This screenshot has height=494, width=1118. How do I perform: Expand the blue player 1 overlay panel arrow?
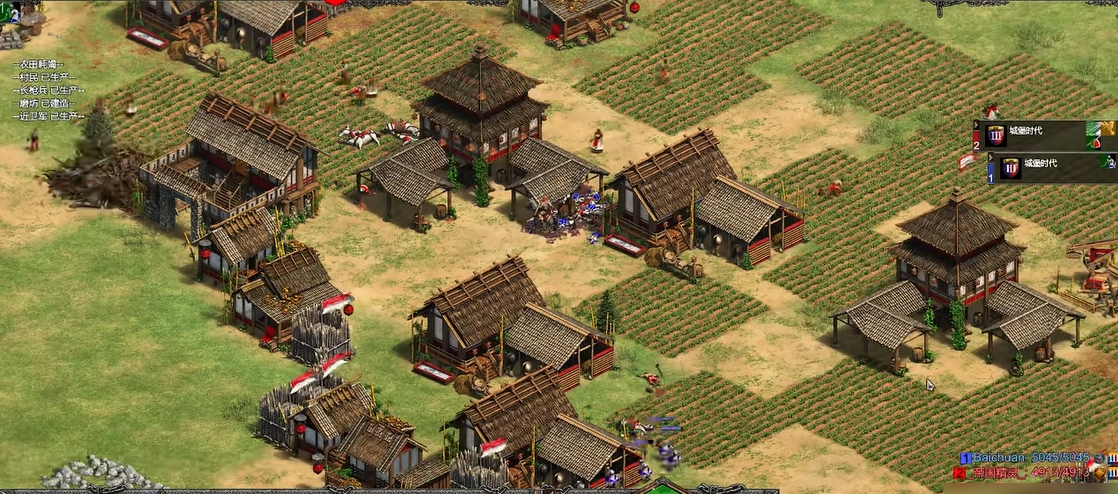pos(990,157)
